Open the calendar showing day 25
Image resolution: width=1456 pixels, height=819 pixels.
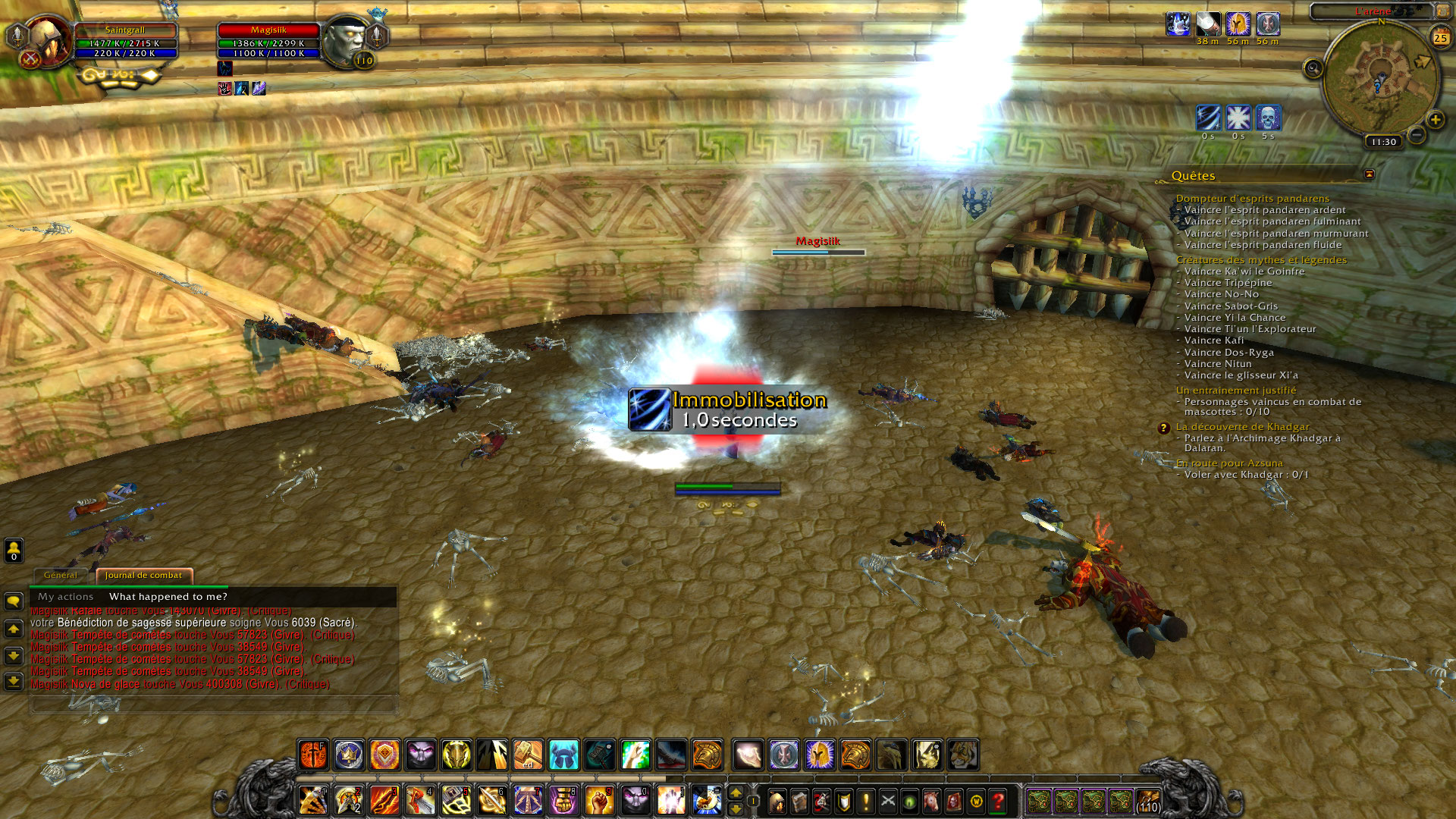tap(1440, 37)
